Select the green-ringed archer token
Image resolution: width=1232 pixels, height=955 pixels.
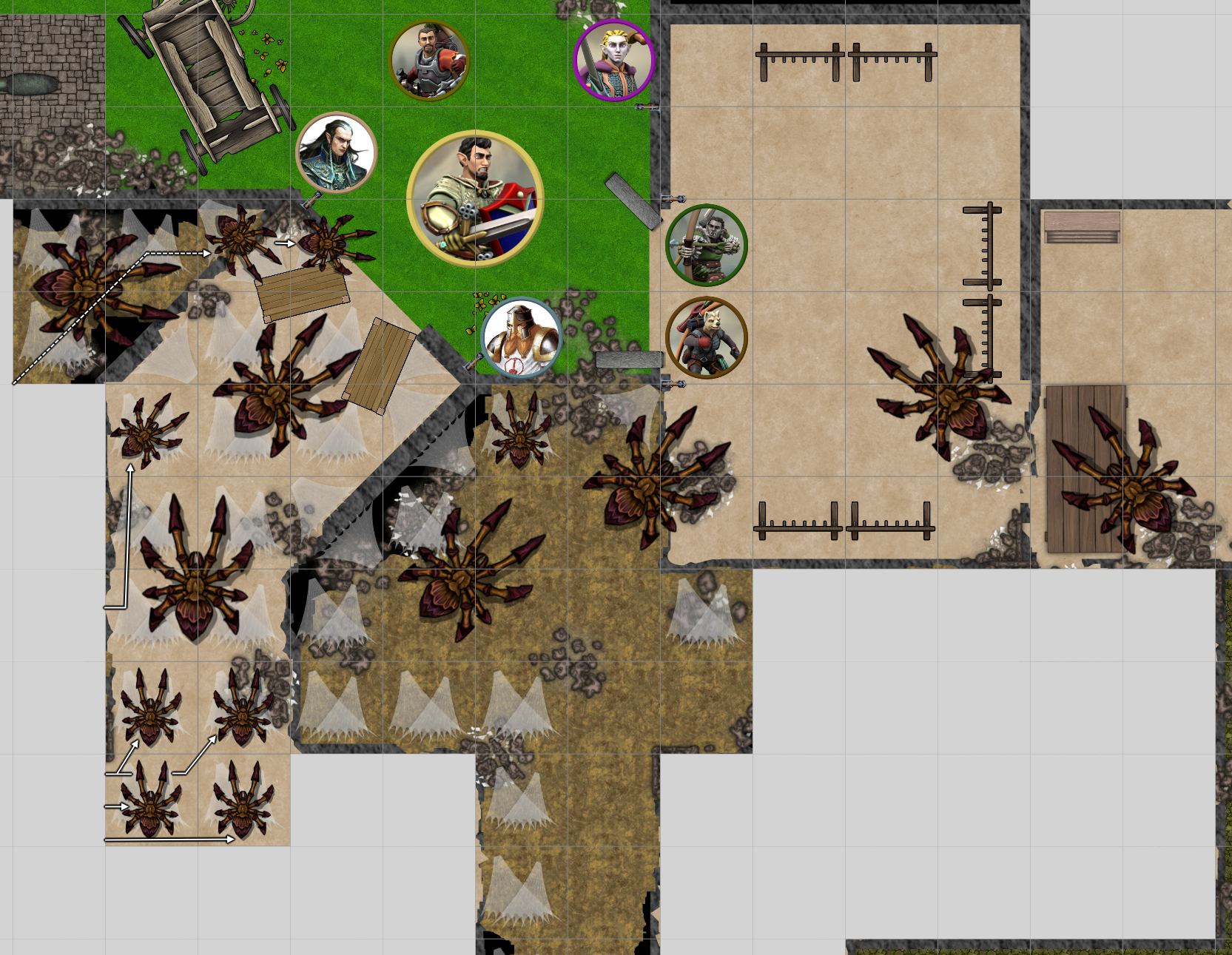point(707,245)
